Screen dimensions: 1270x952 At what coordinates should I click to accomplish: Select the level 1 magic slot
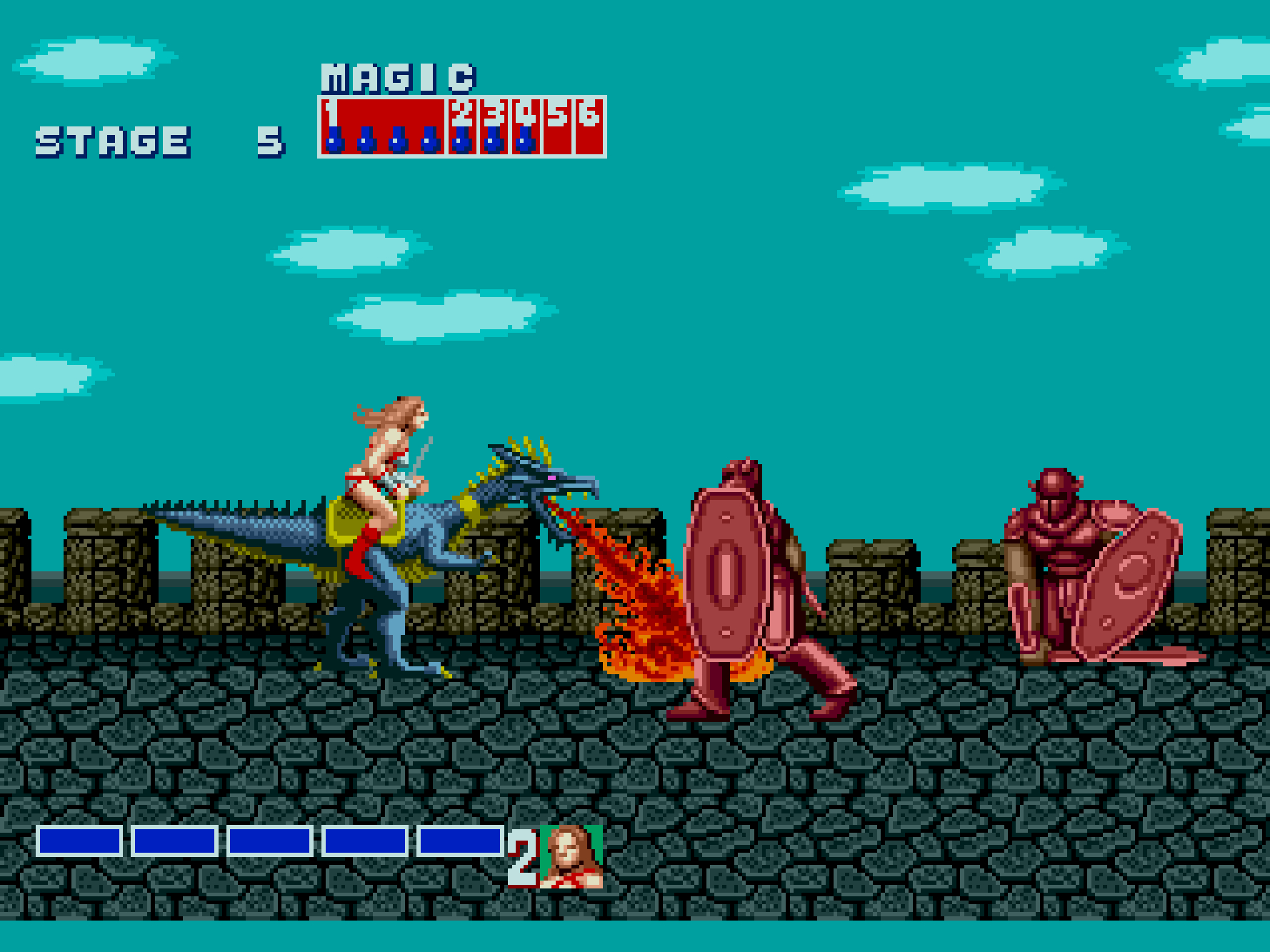(x=383, y=126)
